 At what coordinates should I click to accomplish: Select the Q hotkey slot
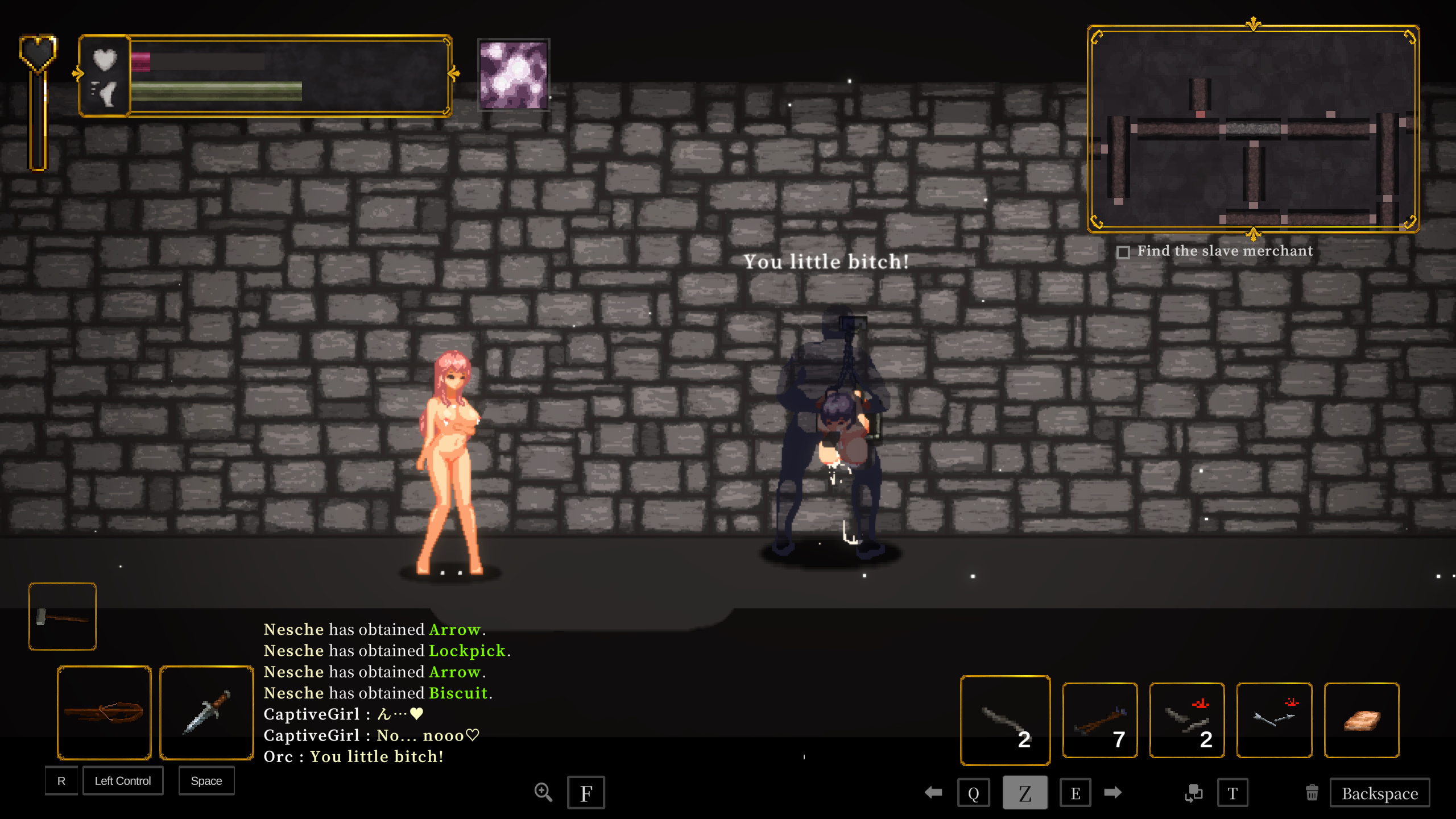click(974, 792)
